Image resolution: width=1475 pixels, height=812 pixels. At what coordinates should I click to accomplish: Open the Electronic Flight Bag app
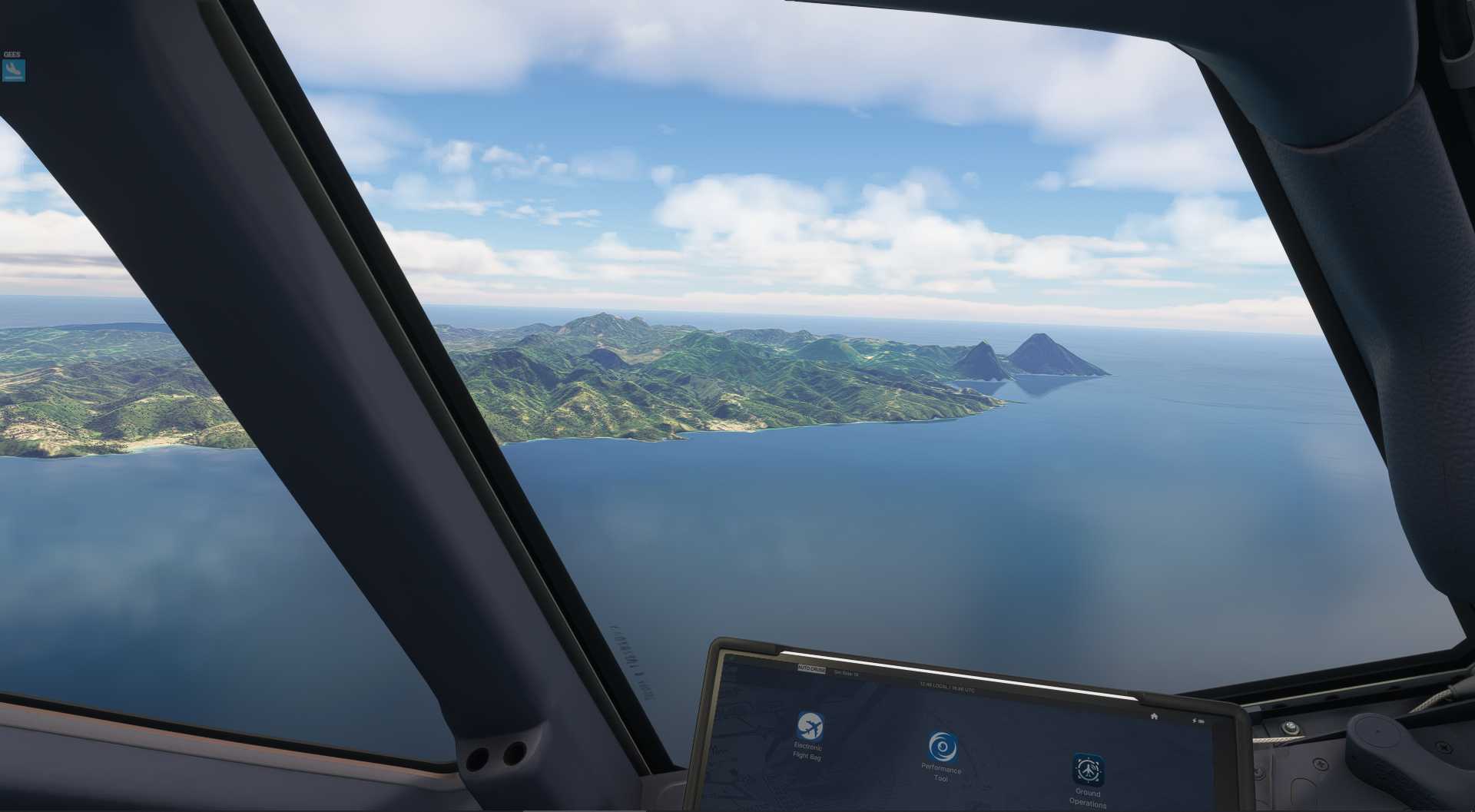[x=809, y=727]
